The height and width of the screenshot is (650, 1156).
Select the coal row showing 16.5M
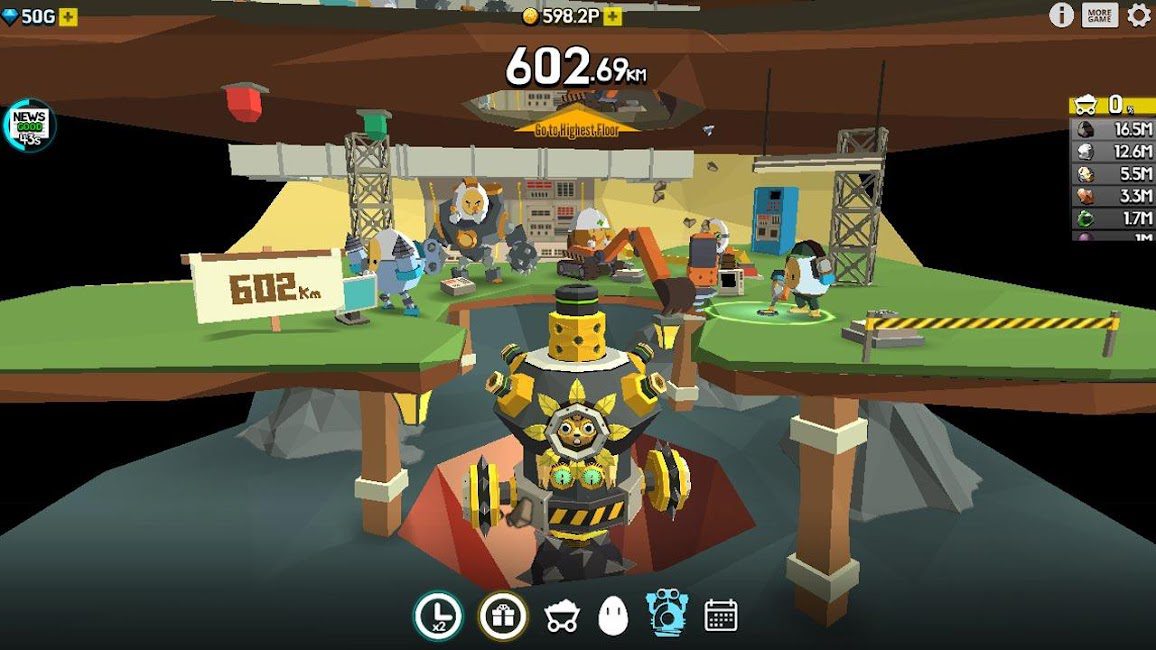point(1112,129)
